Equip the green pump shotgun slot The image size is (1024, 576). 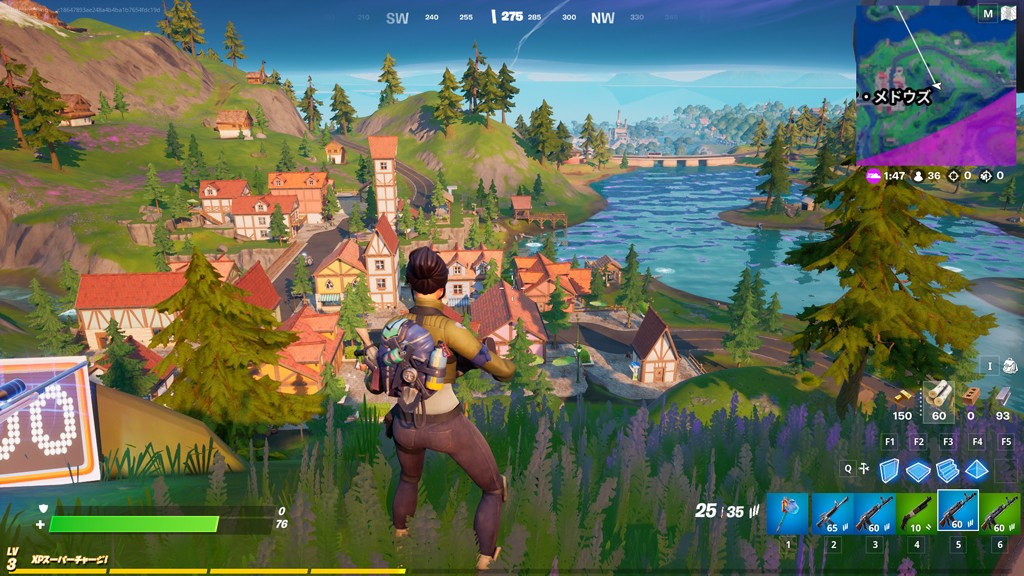click(915, 514)
